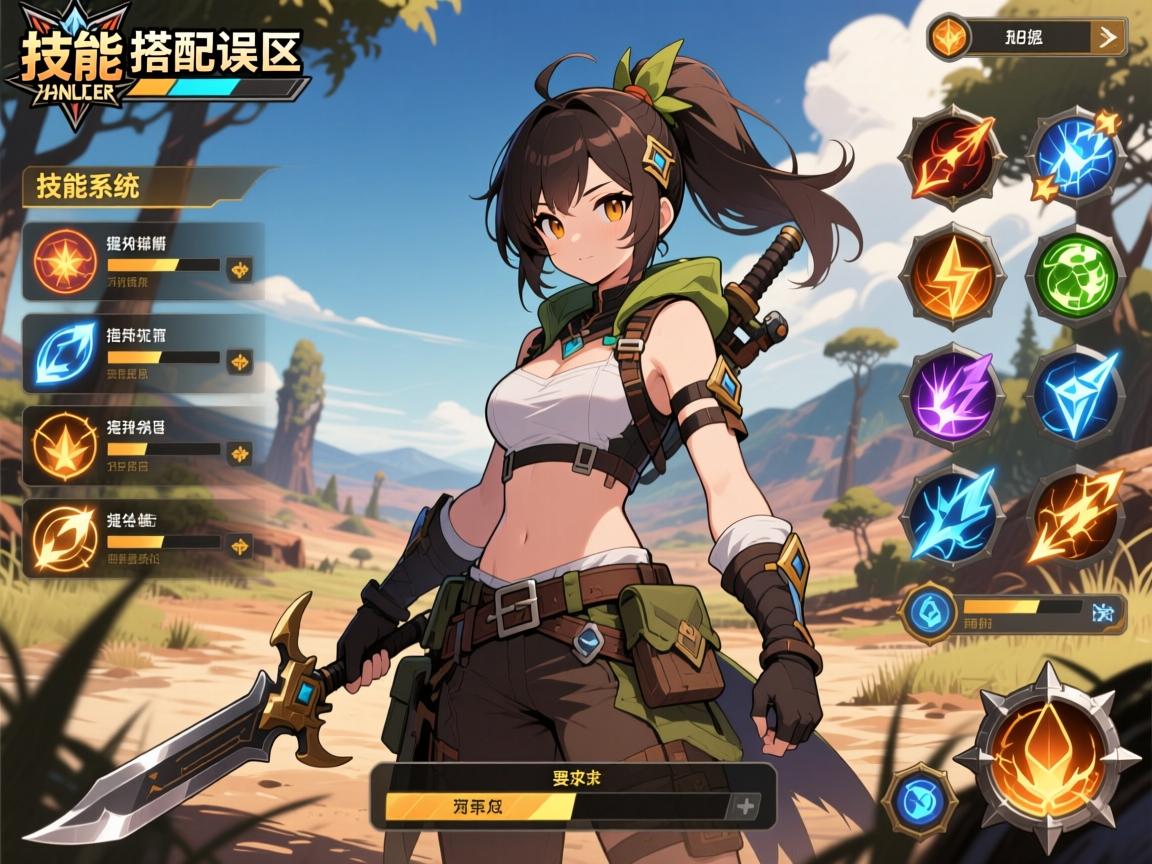
Task: Click the blue X button on the lower-right bar
Action: (x=1104, y=612)
